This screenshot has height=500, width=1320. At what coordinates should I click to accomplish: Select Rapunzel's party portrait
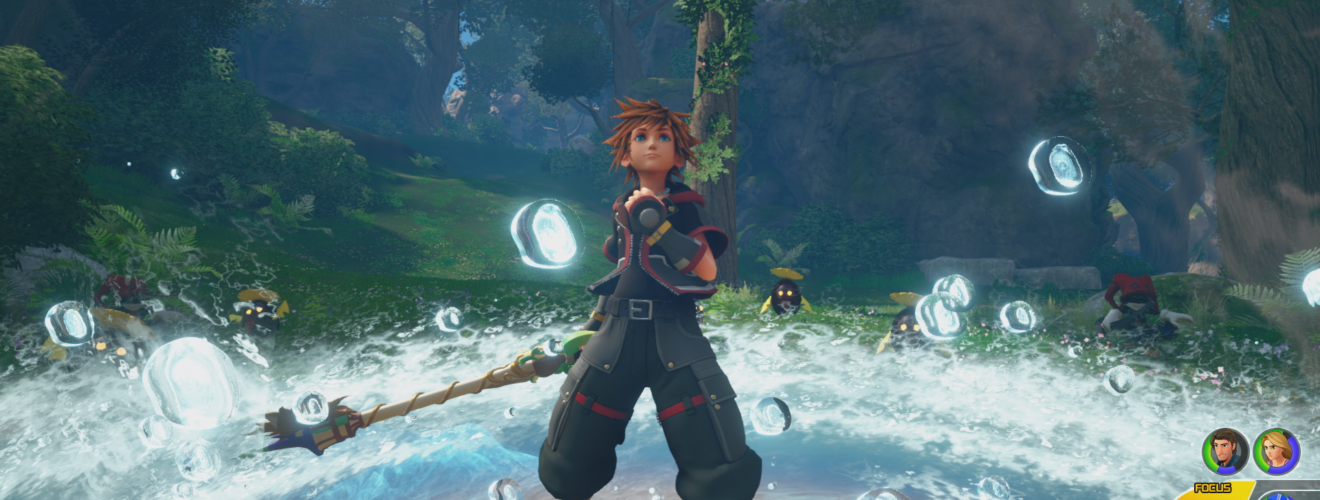point(1276,451)
